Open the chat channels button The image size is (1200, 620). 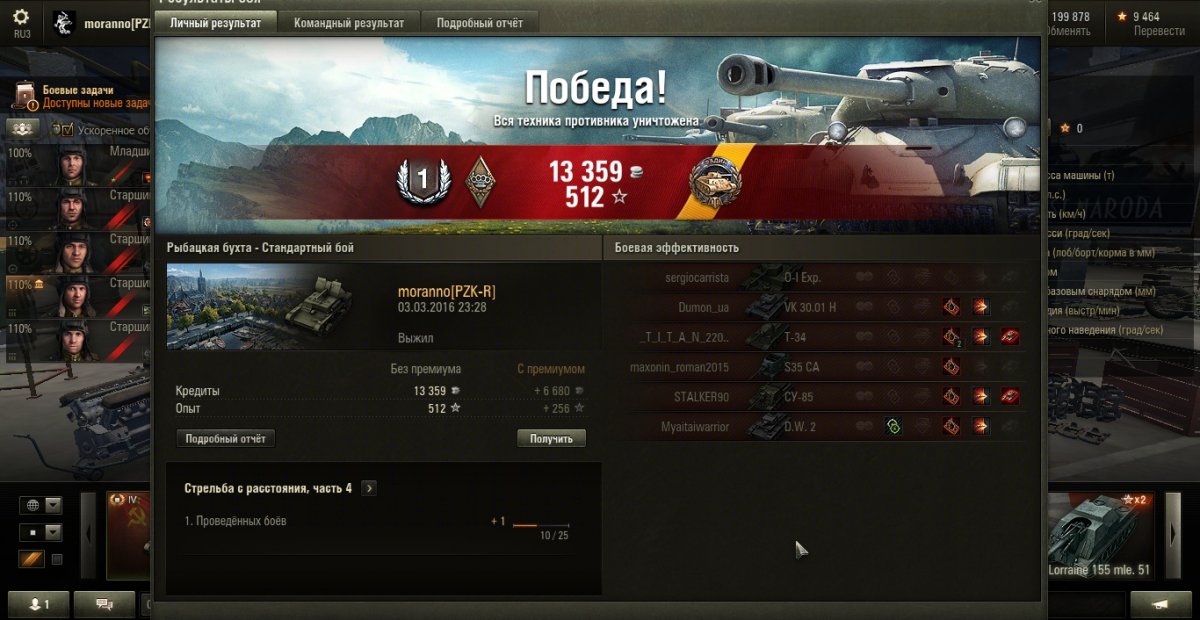(103, 604)
